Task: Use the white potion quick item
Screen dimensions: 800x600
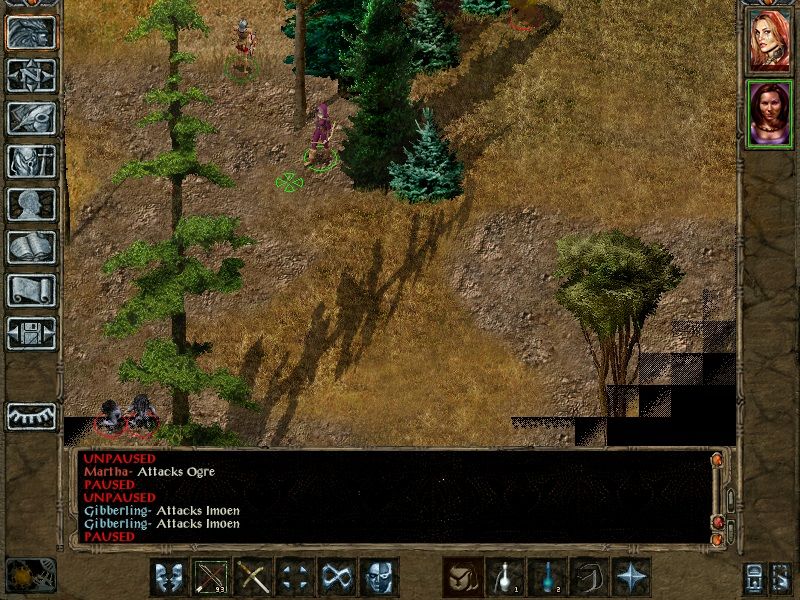Action: click(505, 577)
